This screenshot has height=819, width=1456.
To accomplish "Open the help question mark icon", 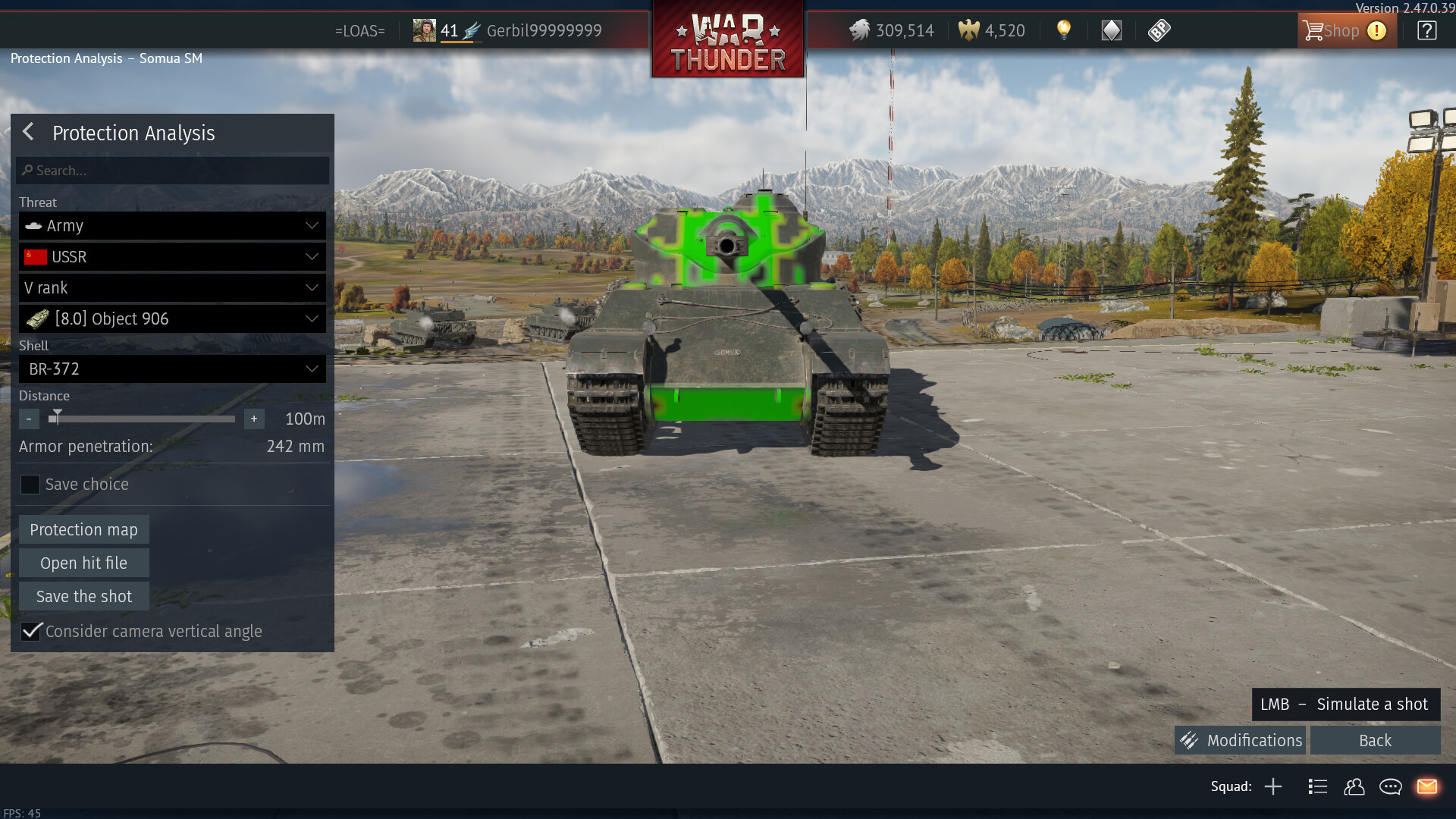I will tap(1426, 31).
